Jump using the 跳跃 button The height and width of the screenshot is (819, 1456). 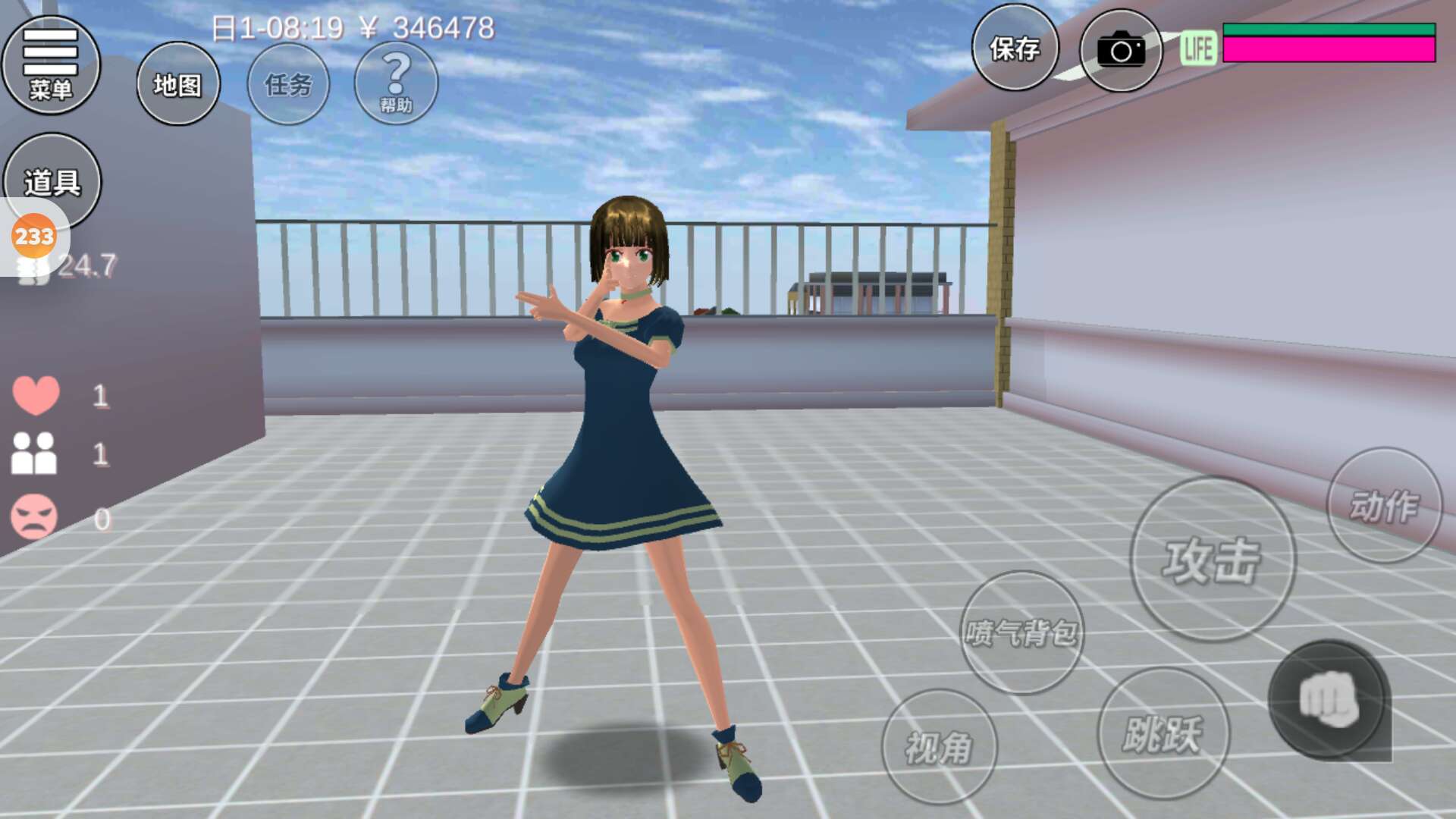click(x=1163, y=733)
